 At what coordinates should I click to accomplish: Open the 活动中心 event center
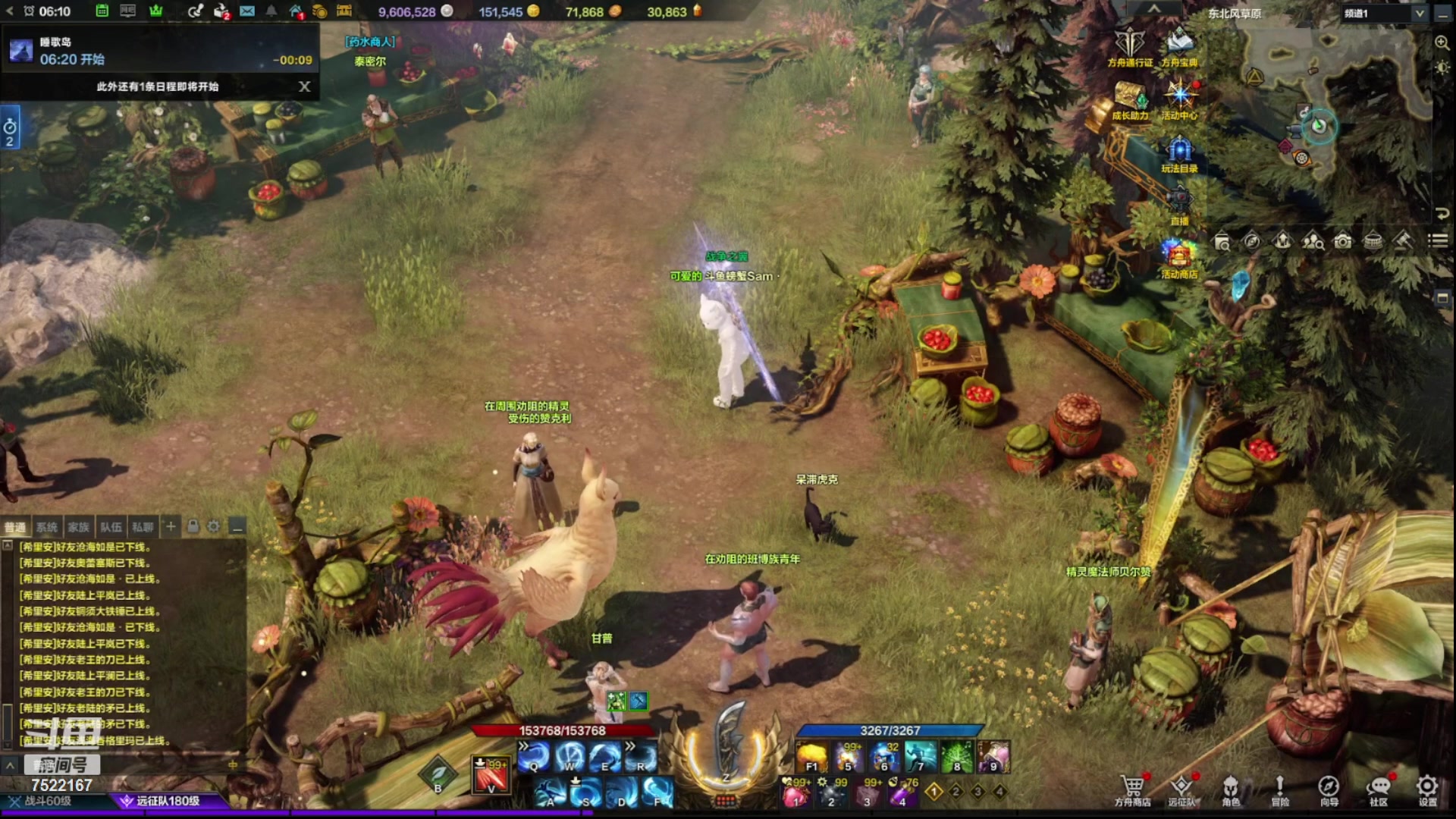pos(1179,99)
